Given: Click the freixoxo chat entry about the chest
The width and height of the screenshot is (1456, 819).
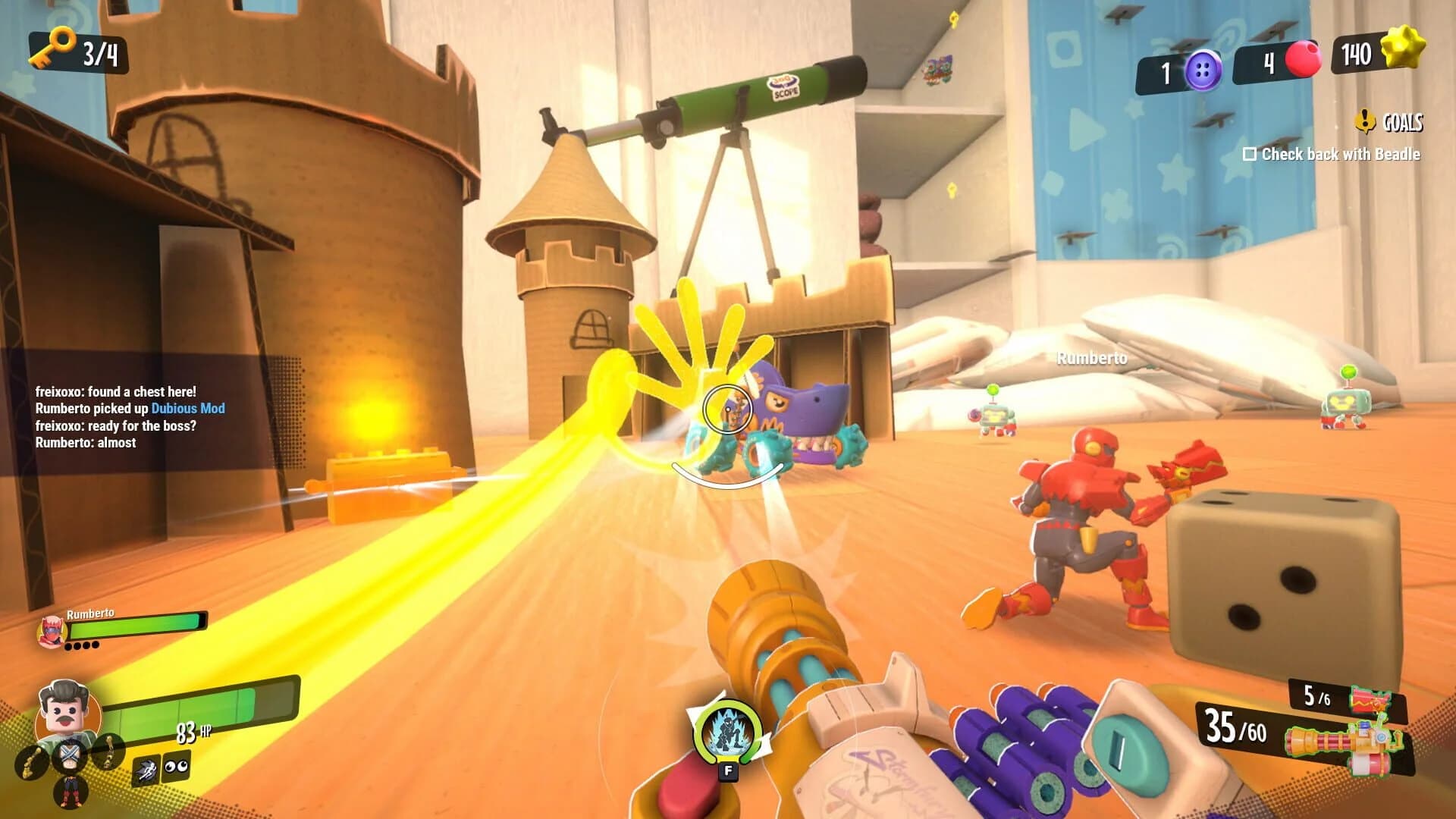Looking at the screenshot, I should coord(114,393).
